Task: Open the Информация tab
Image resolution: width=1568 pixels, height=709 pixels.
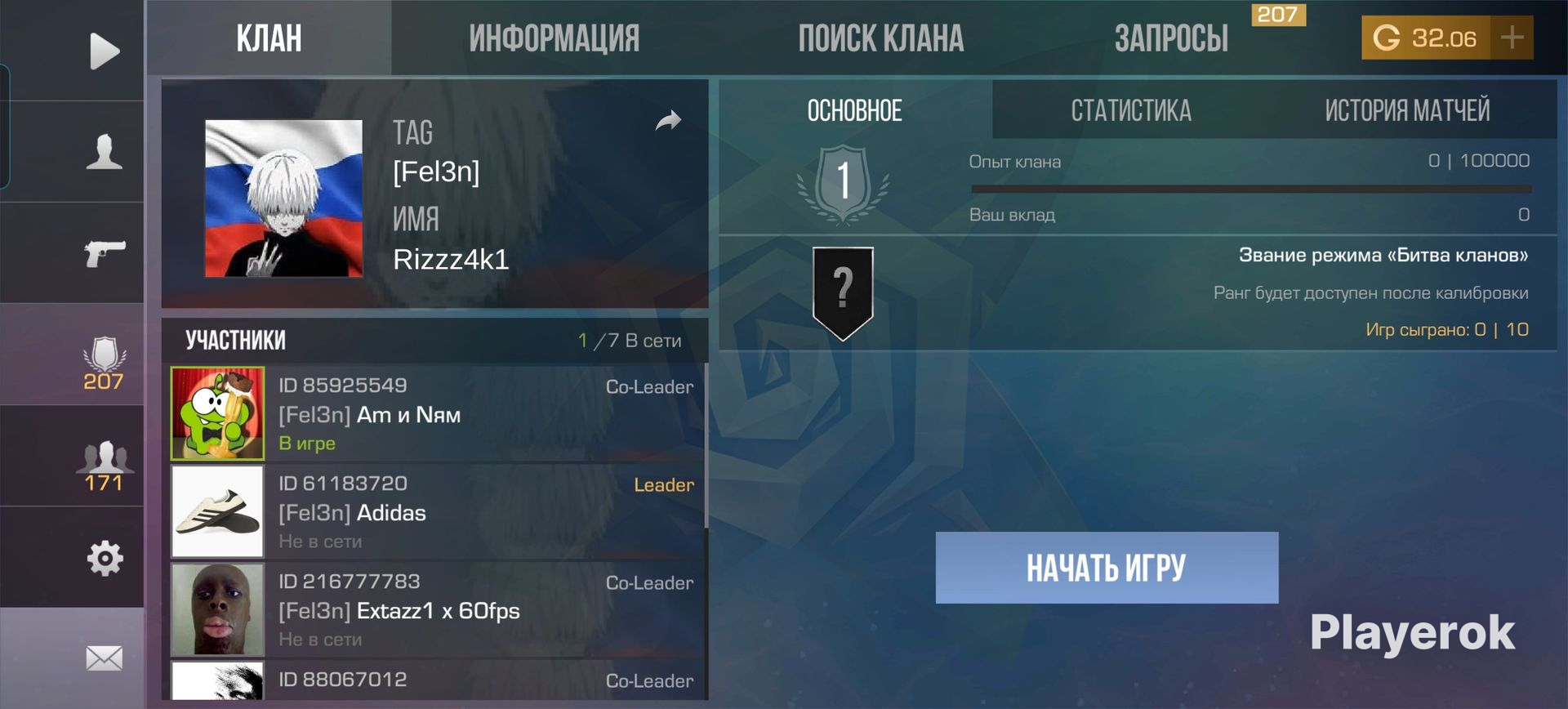Action: (554, 38)
